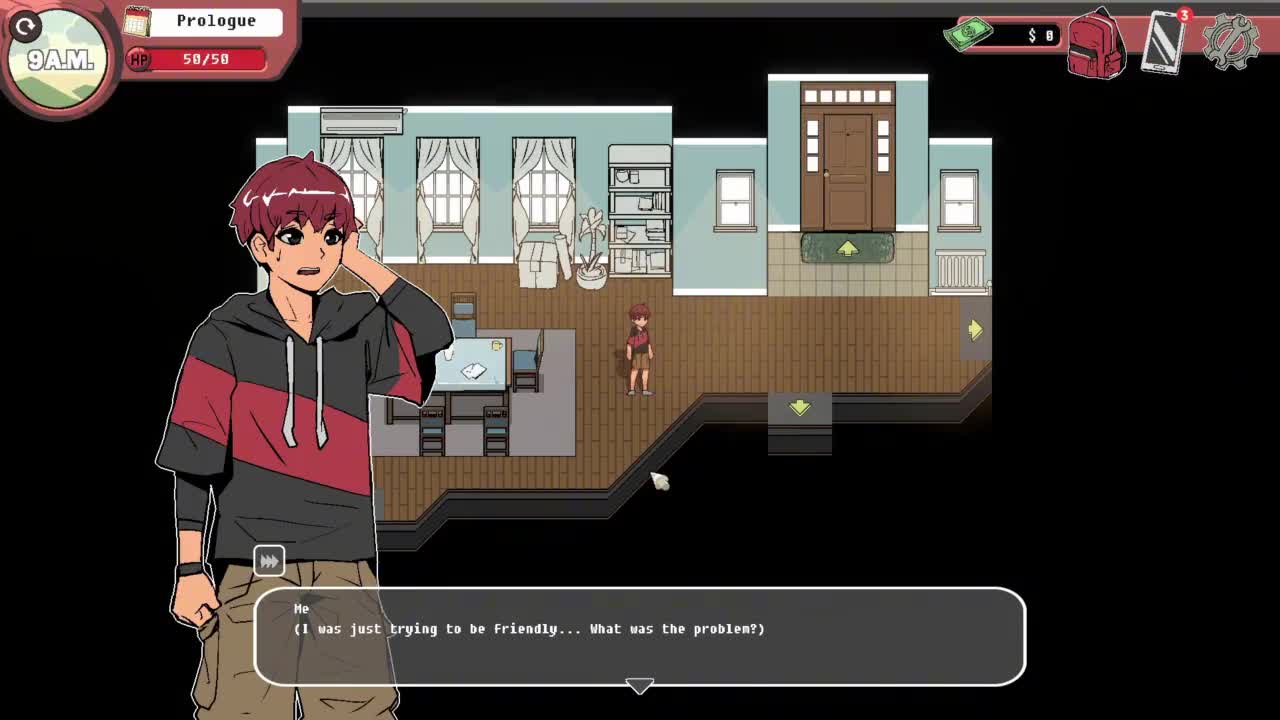Open the gear settings menu
The image size is (1280, 720).
[x=1230, y=43]
